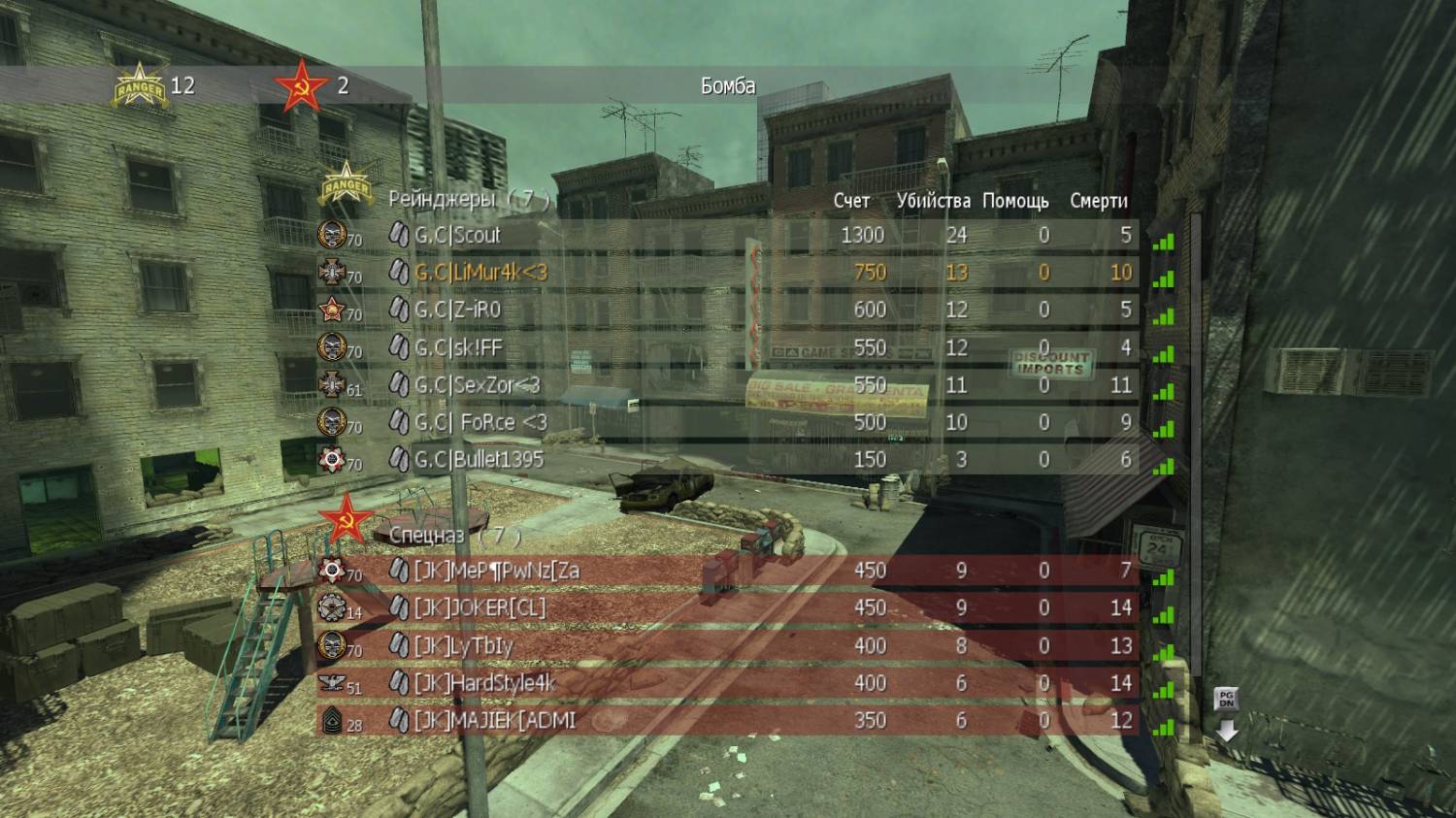Select [JK]MeP¶PwNz[Za in Spetsnaz team
This screenshot has width=1456, height=818.
(x=496, y=570)
